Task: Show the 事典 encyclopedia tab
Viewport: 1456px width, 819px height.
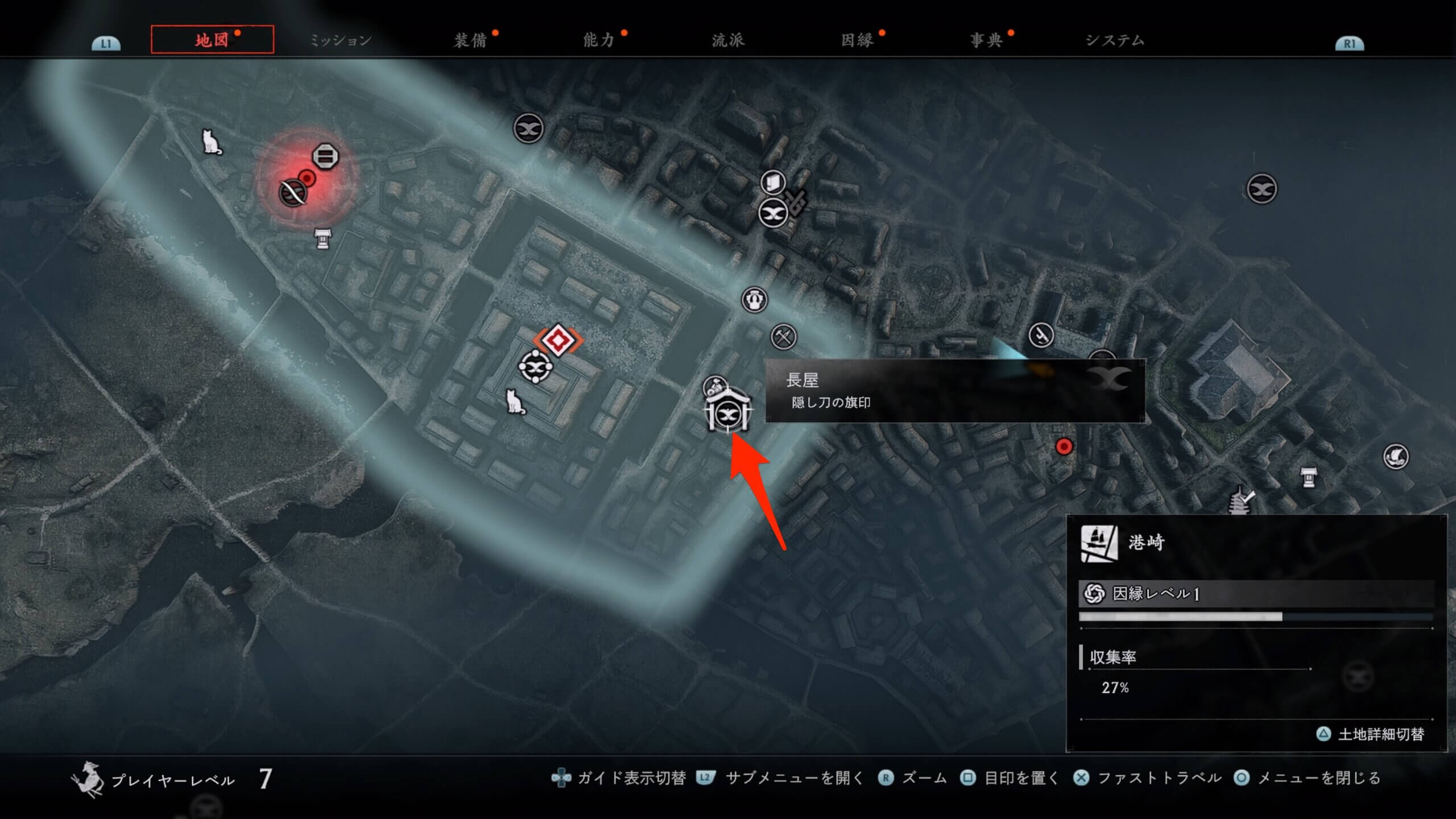Action: pos(986,40)
